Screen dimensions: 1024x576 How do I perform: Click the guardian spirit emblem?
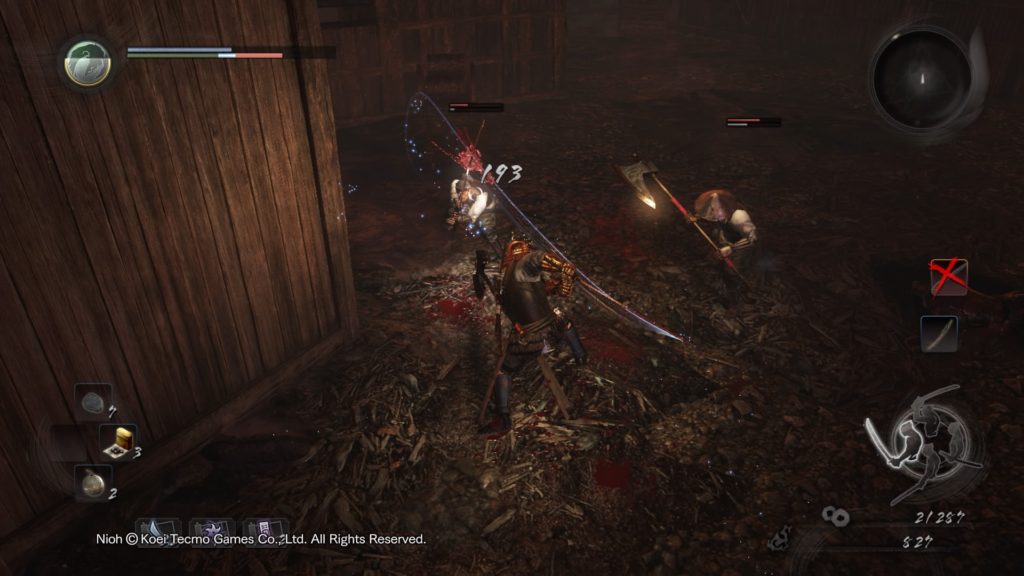tap(87, 62)
